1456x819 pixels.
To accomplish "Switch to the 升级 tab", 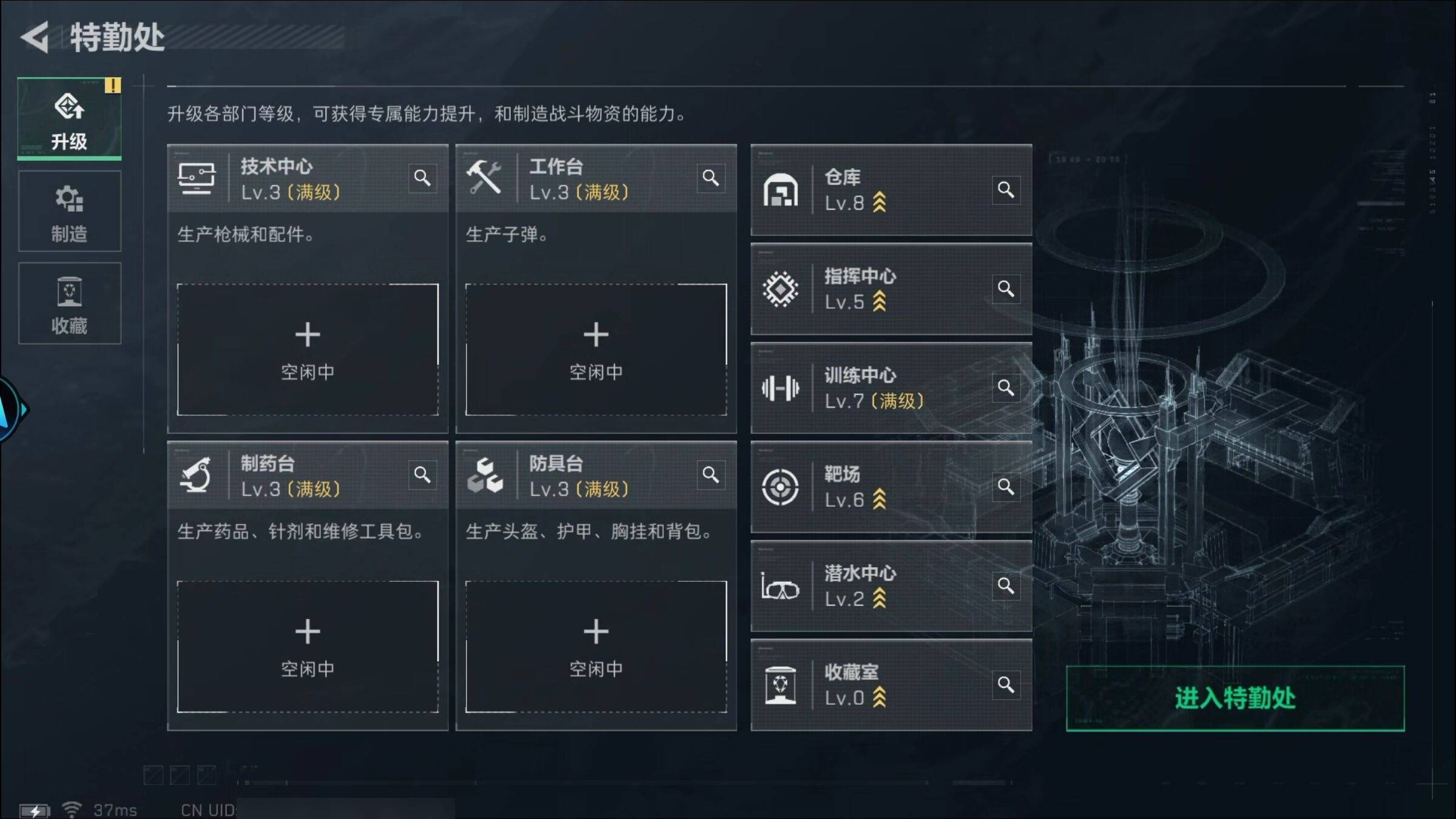I will 69,120.
